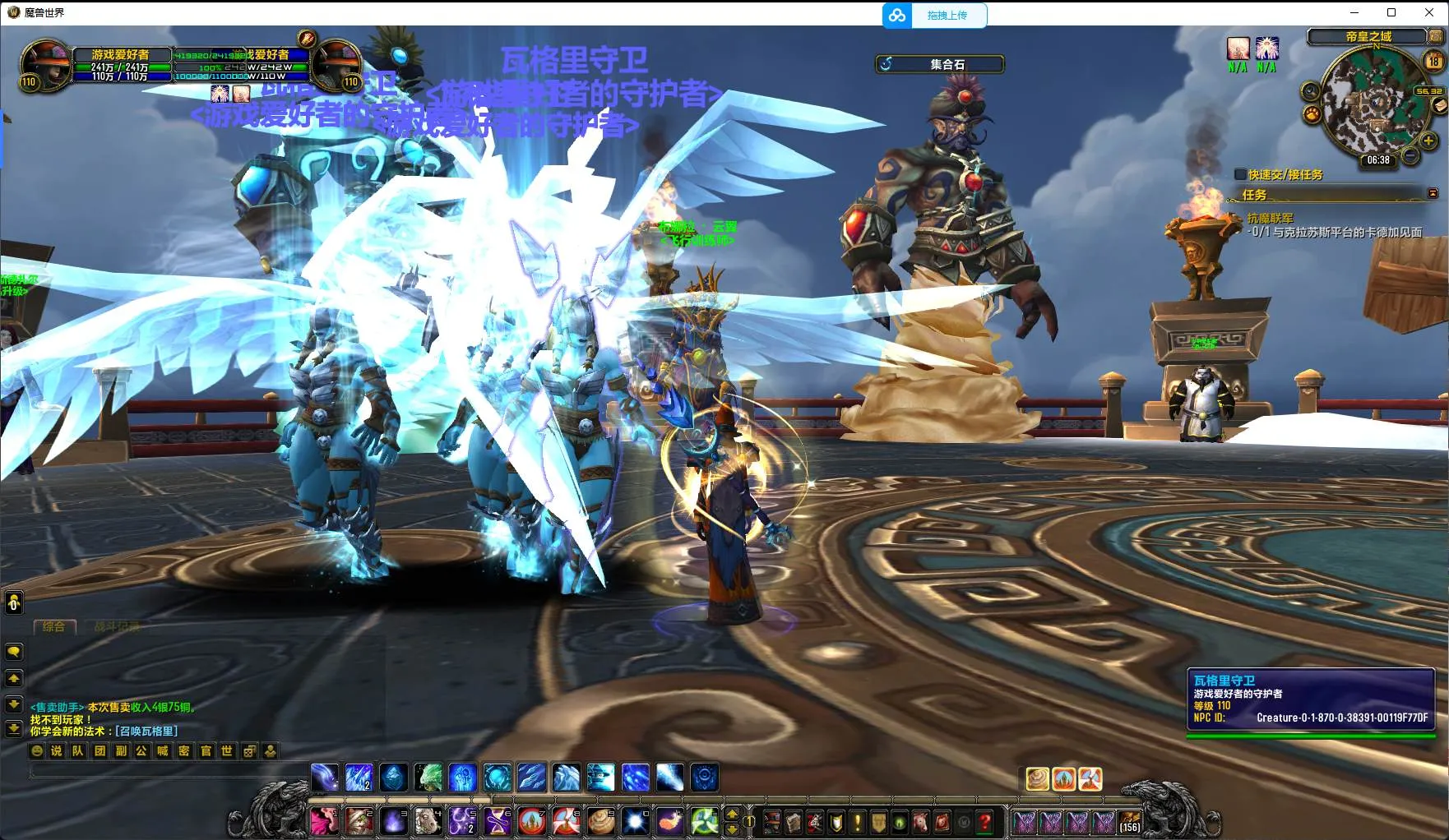The width and height of the screenshot is (1449, 840).
Task: Switch to the 综合 chat tab
Action: click(53, 627)
